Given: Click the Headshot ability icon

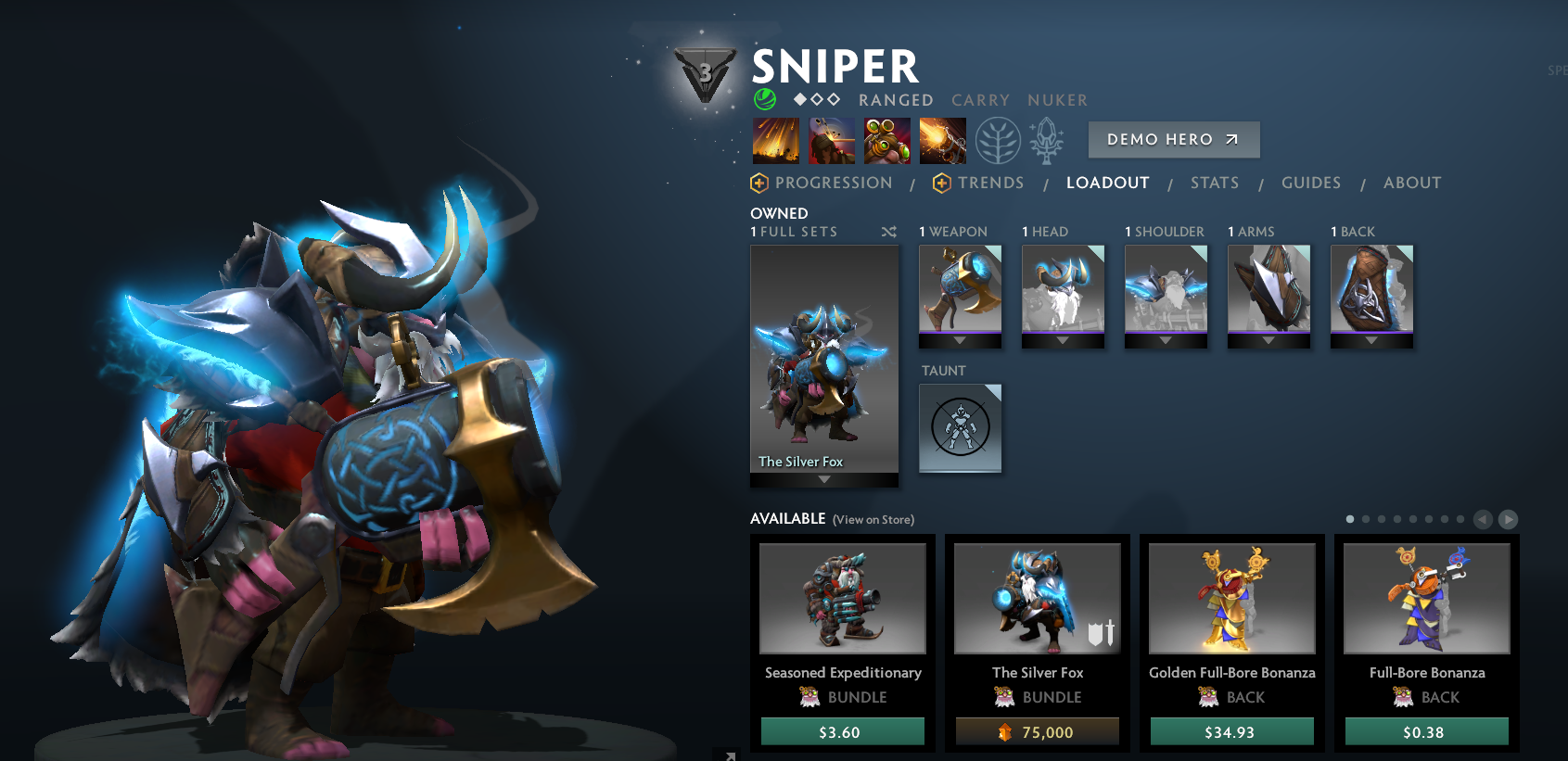Looking at the screenshot, I should pos(831,141).
